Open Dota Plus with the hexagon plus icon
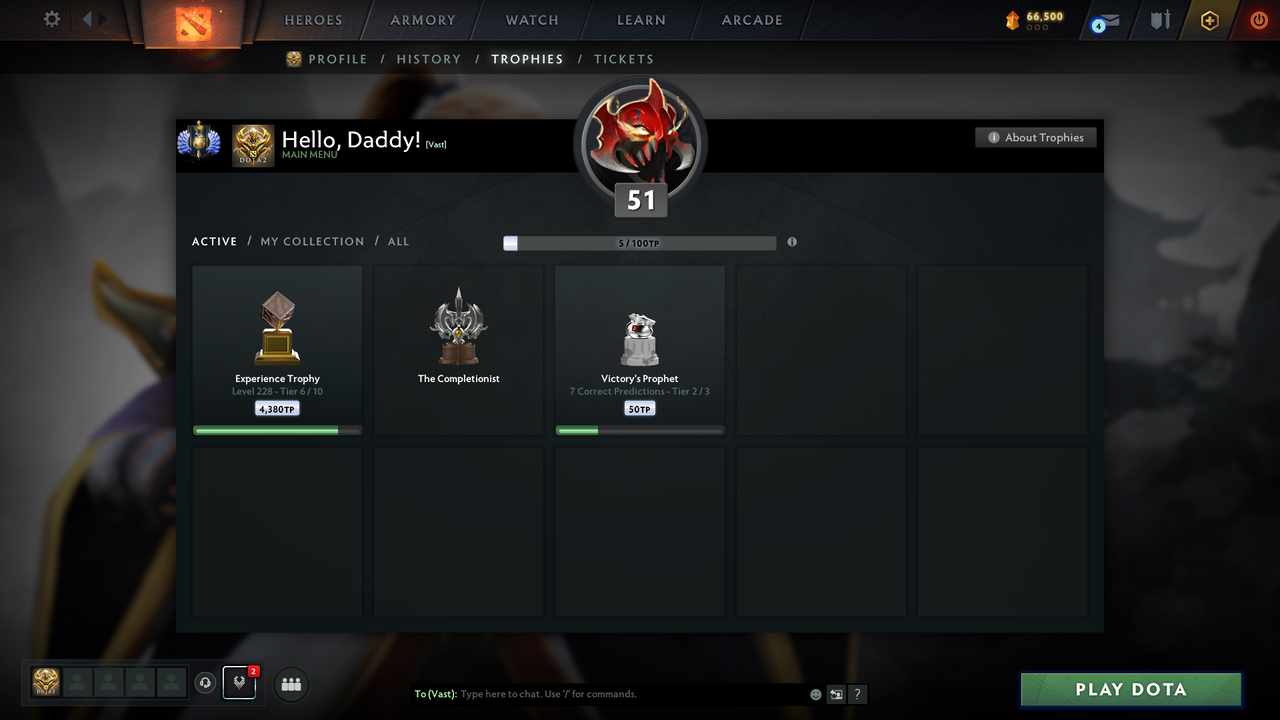 [1209, 20]
